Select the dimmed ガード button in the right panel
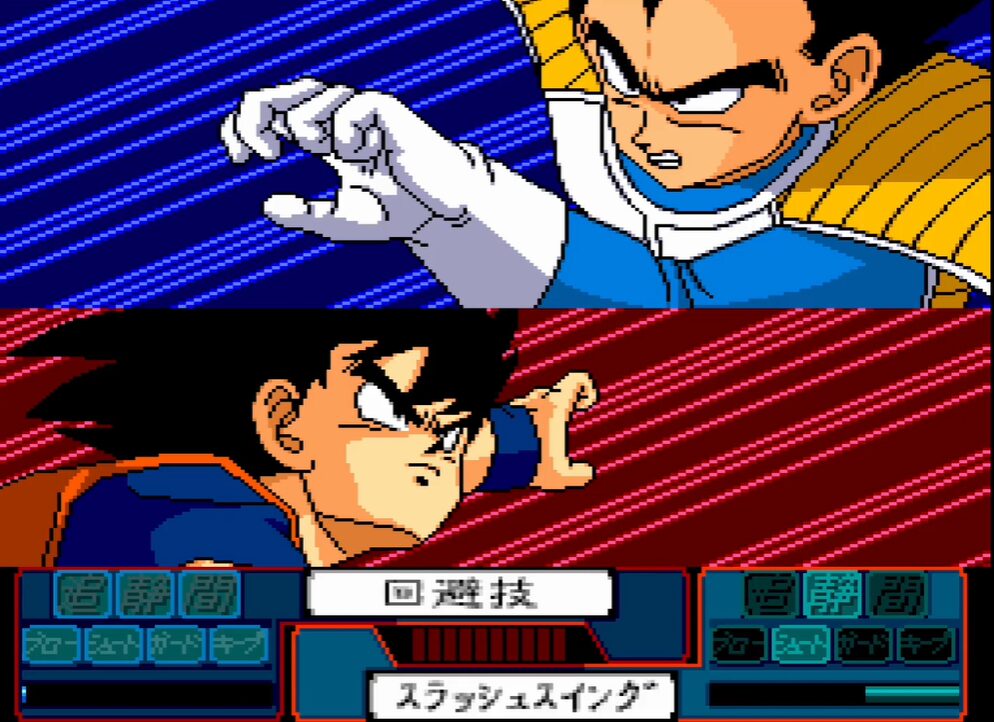Screen dimensions: 994x722 (865, 644)
